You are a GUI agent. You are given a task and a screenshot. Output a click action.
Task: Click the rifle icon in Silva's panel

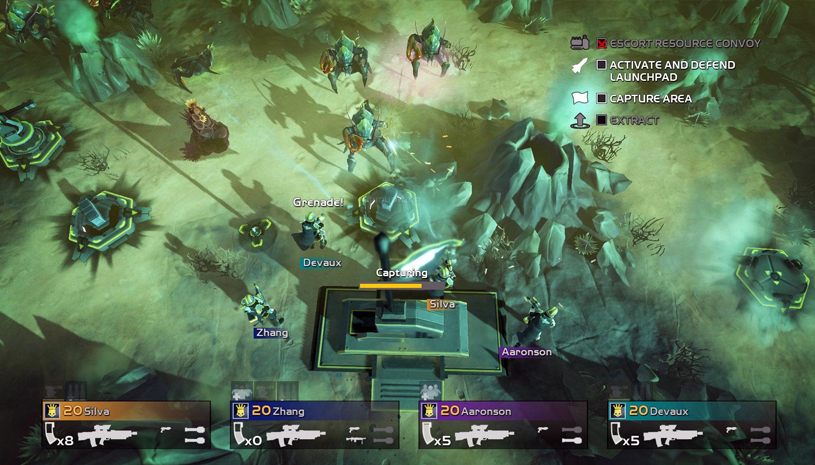108,436
